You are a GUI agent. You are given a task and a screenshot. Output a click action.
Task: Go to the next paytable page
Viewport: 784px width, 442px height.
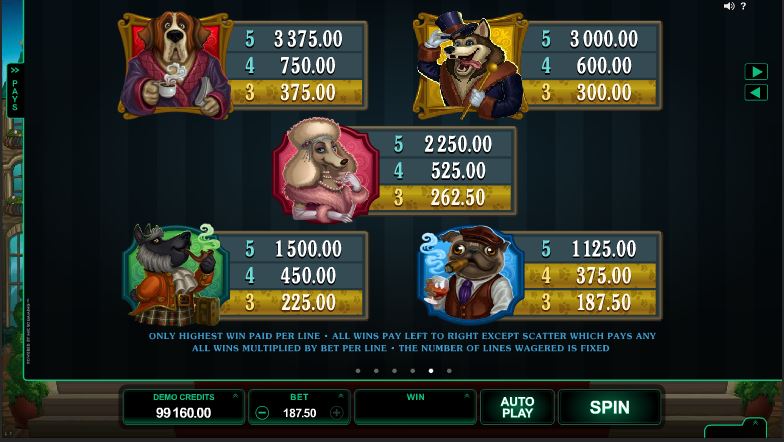point(756,72)
